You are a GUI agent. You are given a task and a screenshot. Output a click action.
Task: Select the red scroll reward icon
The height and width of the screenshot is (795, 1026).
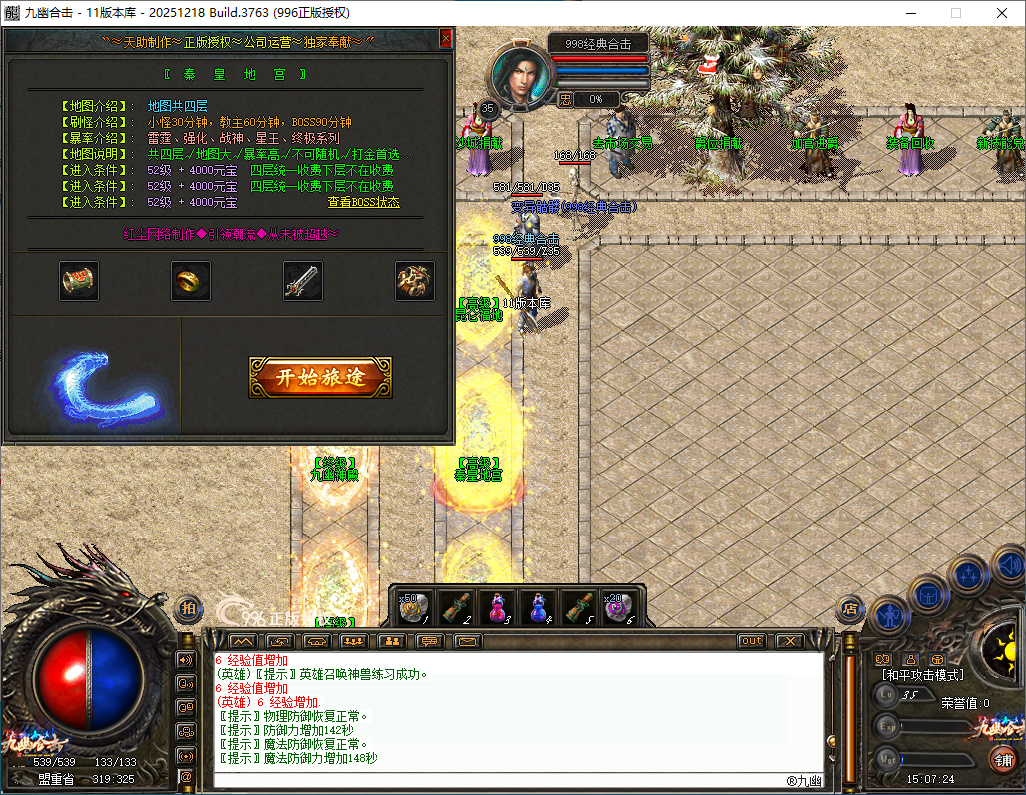coord(79,281)
